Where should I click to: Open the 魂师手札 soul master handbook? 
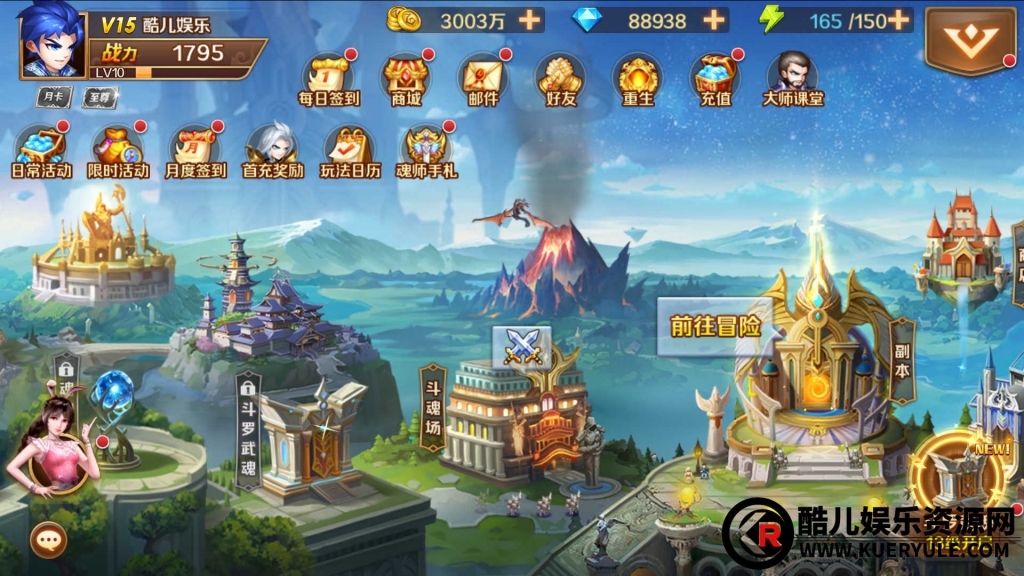(427, 148)
